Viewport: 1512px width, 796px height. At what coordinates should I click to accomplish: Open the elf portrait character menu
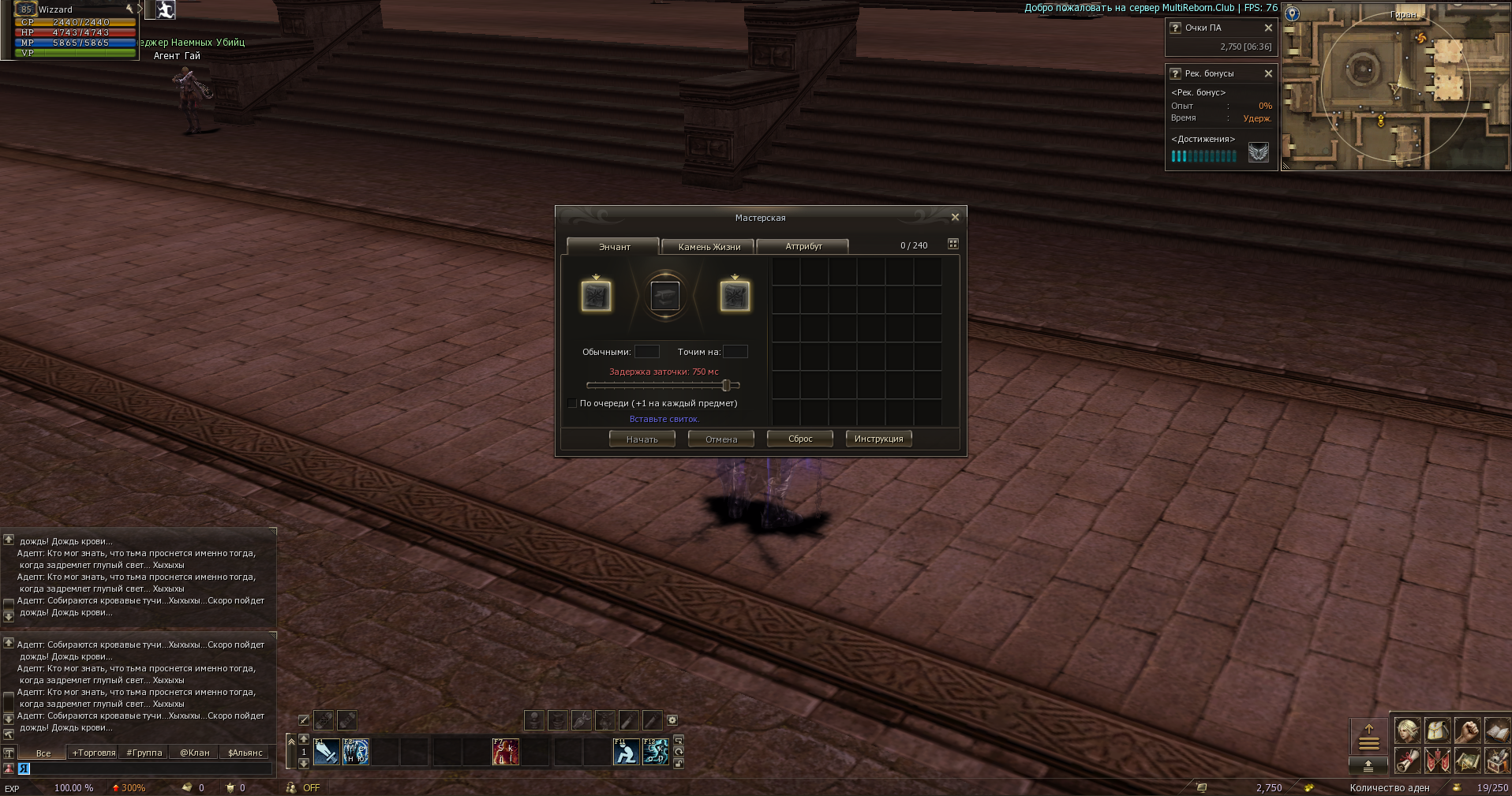(x=1407, y=731)
